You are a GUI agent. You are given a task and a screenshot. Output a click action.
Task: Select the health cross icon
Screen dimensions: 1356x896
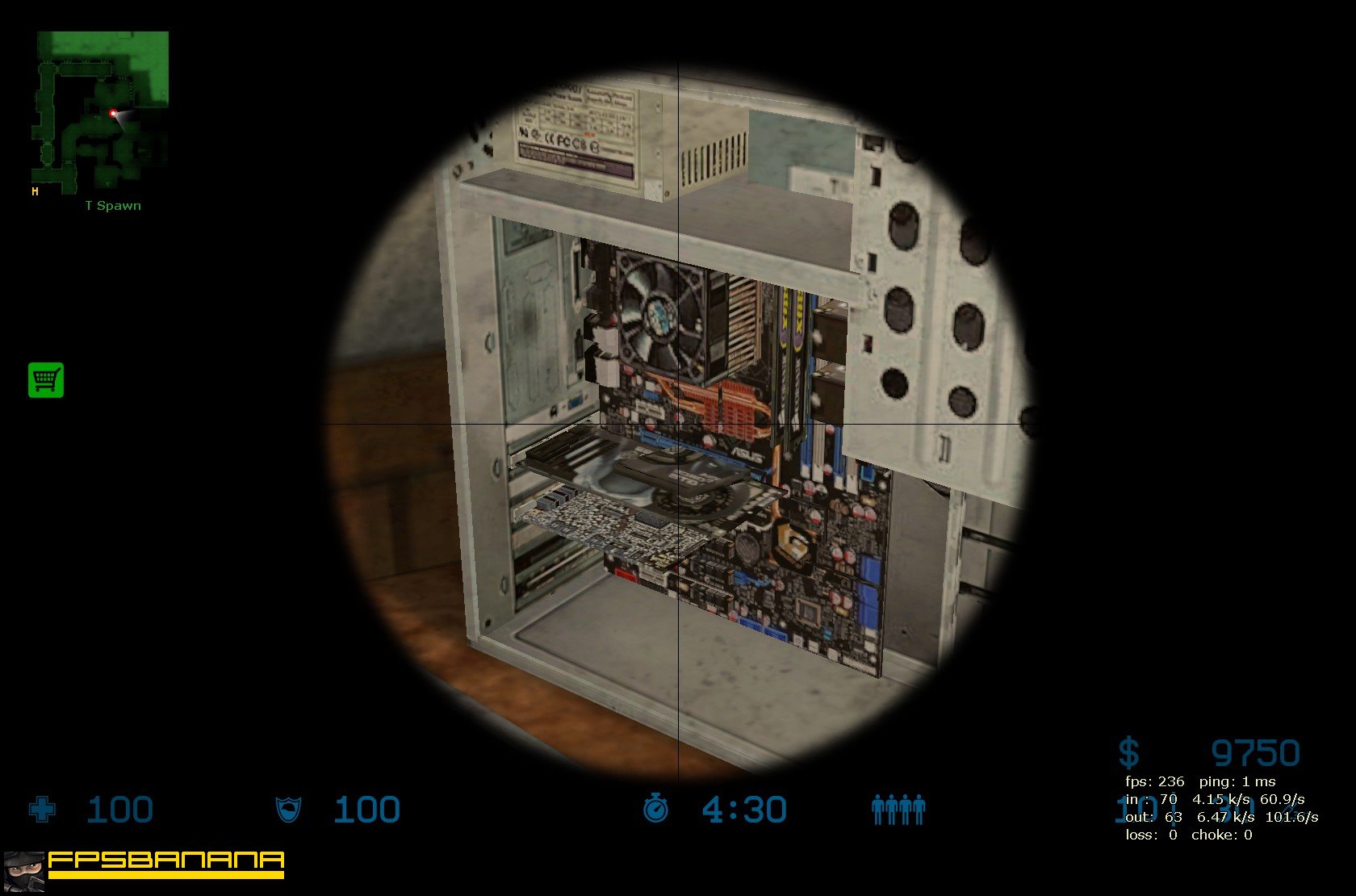tap(42, 810)
